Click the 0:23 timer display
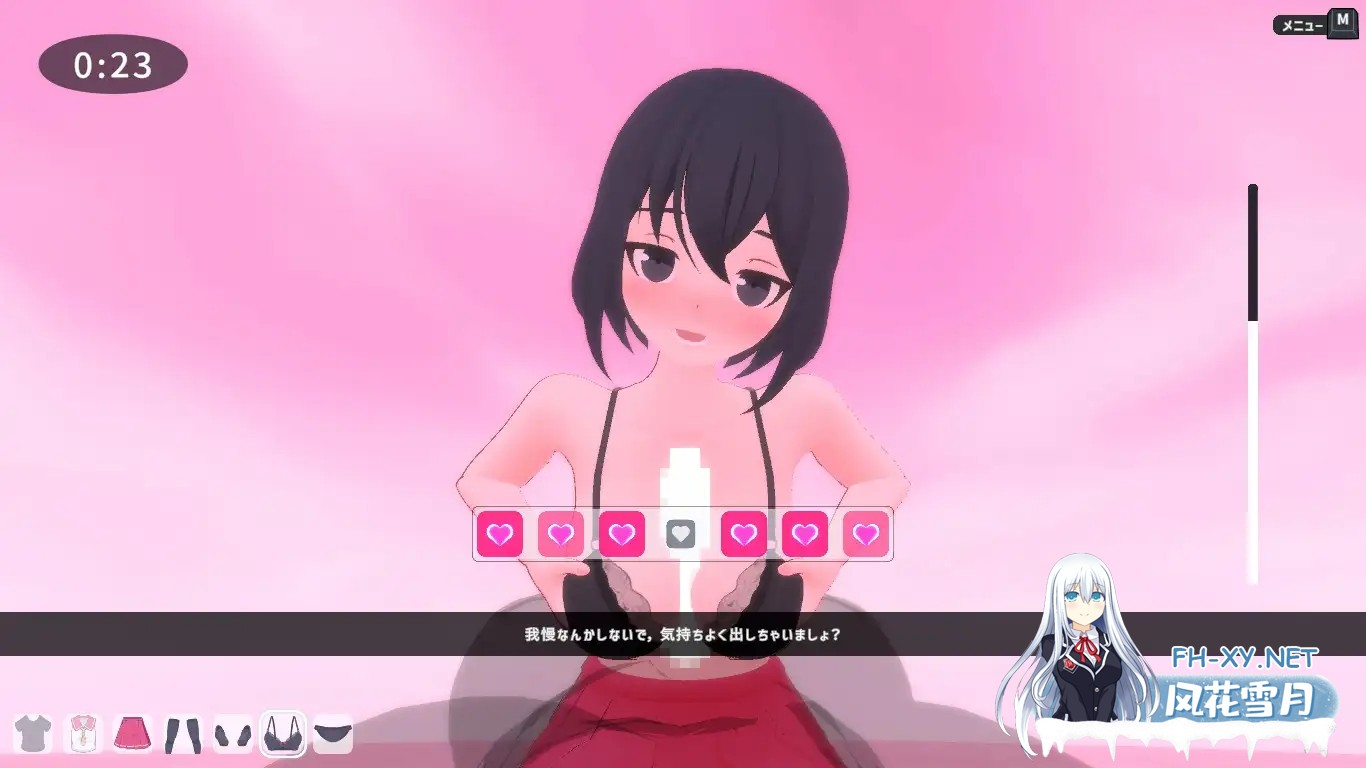Screen dimensions: 1366x768 (x=112, y=64)
